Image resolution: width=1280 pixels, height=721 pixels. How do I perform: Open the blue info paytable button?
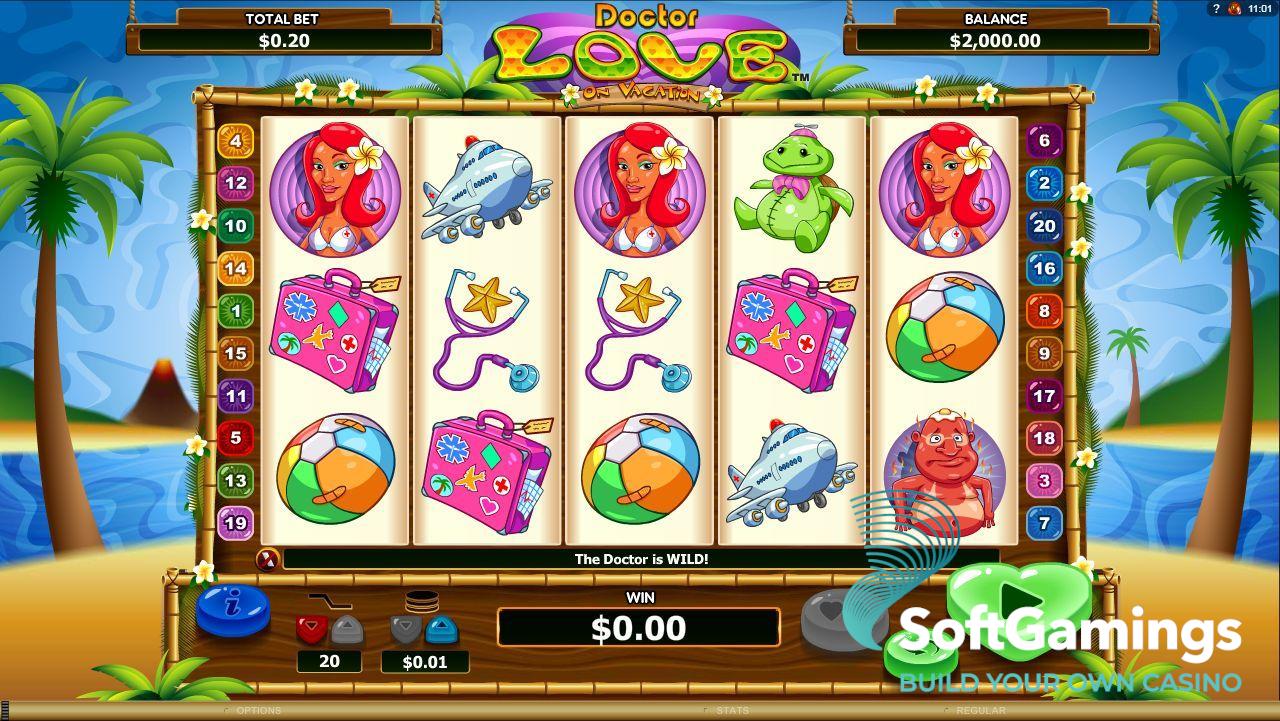232,610
